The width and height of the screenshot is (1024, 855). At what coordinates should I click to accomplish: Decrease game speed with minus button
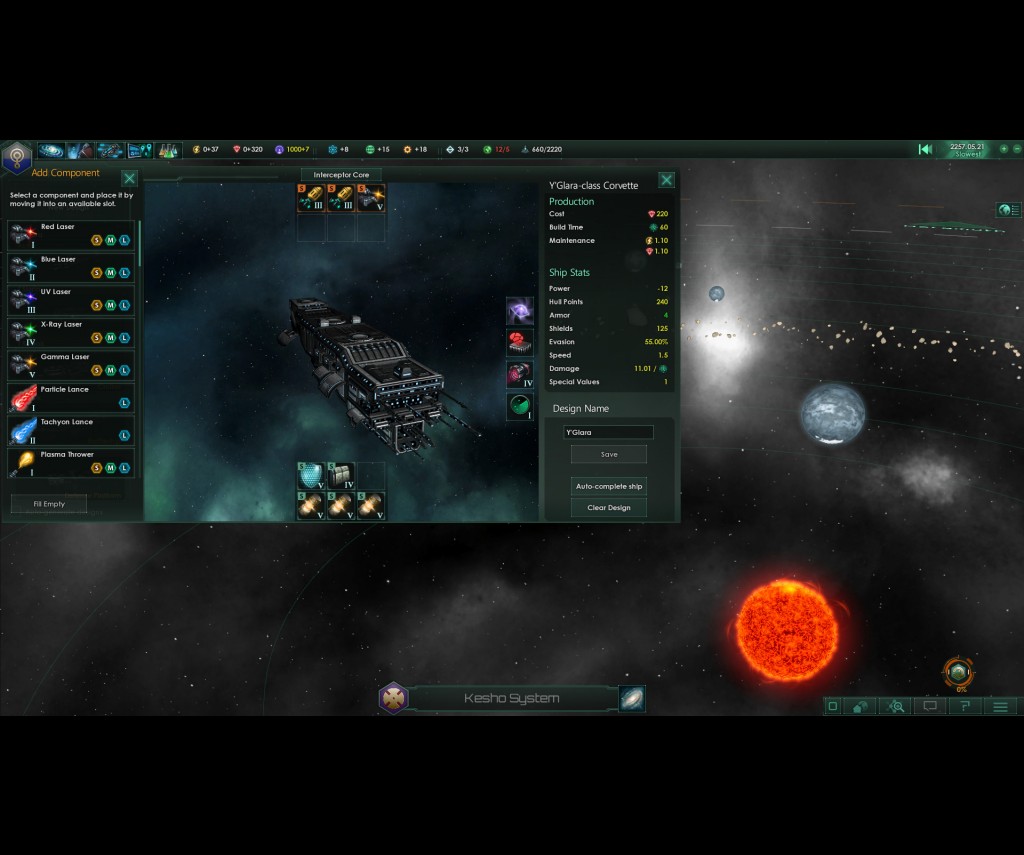coord(1017,149)
